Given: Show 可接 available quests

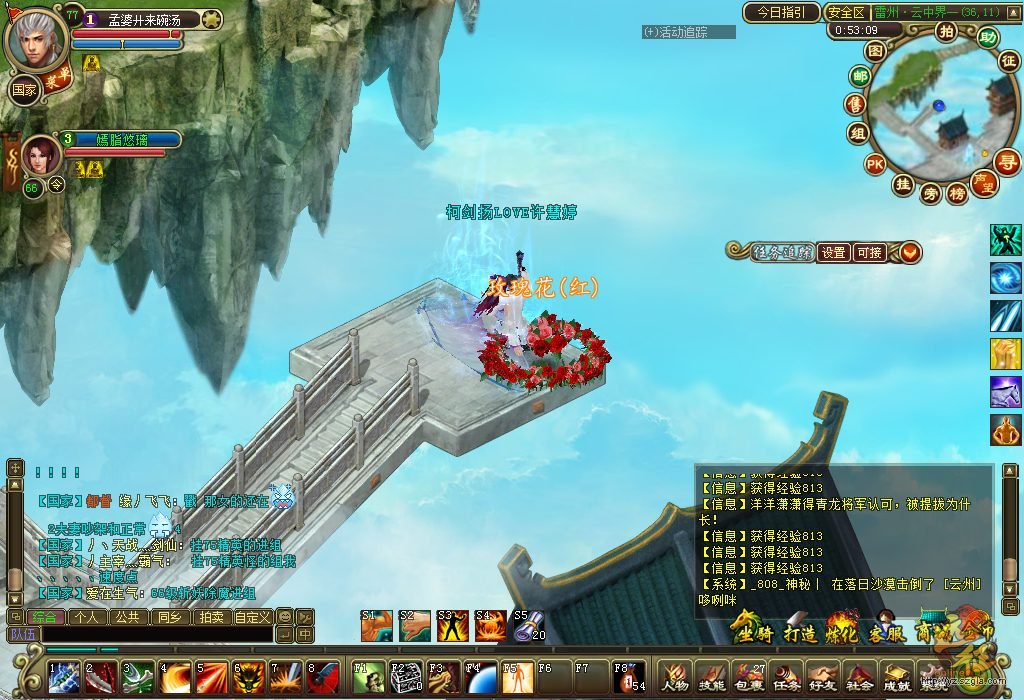Looking at the screenshot, I should (869, 253).
